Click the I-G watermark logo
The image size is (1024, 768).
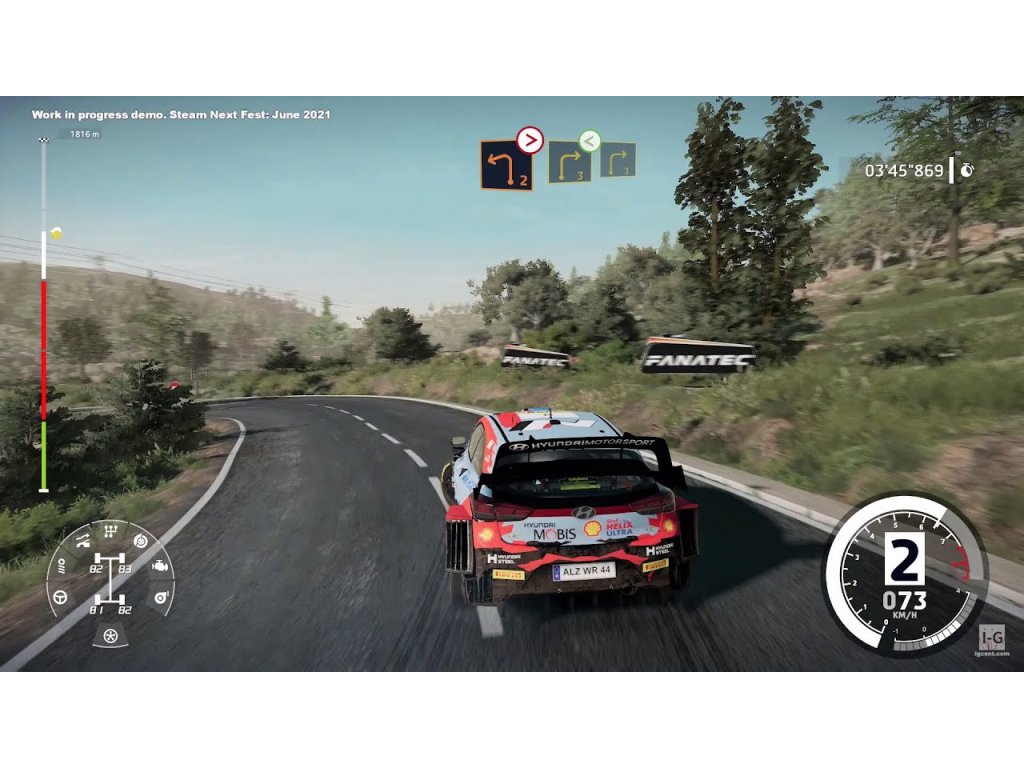coord(993,636)
